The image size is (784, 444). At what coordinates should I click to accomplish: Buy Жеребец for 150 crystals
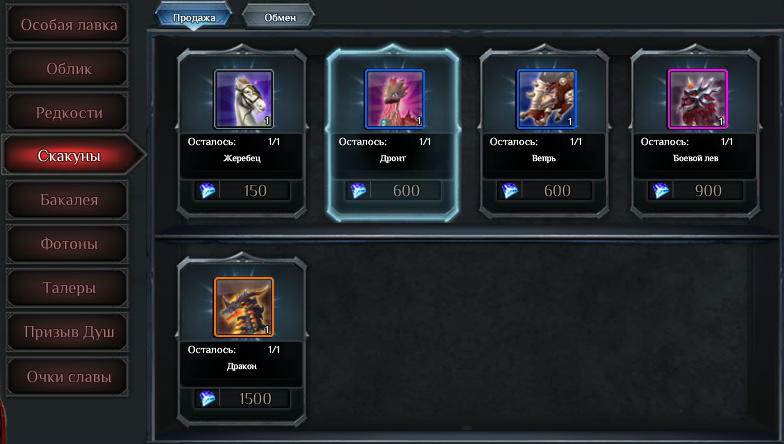243,191
